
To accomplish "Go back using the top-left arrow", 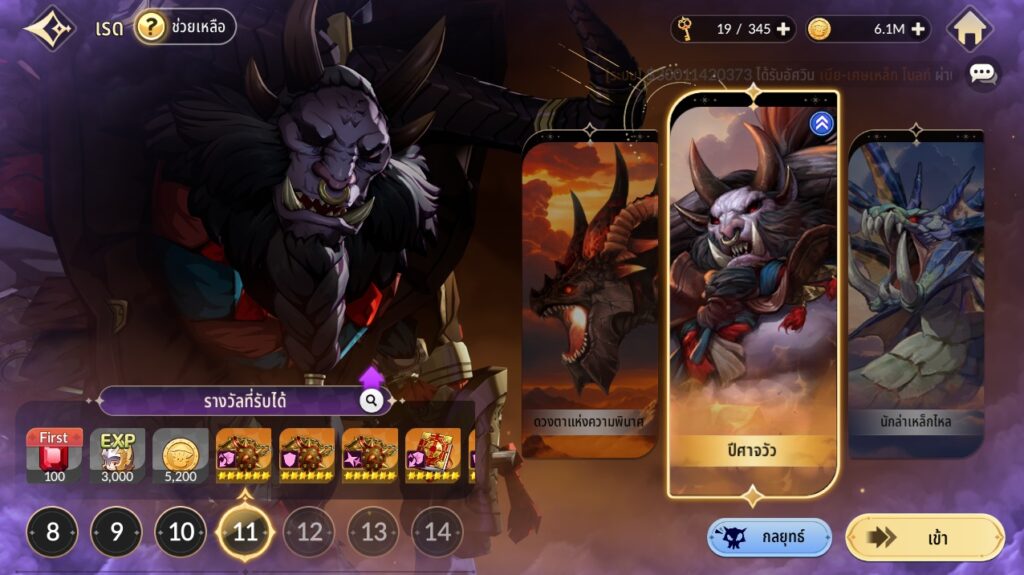I will coord(48,28).
